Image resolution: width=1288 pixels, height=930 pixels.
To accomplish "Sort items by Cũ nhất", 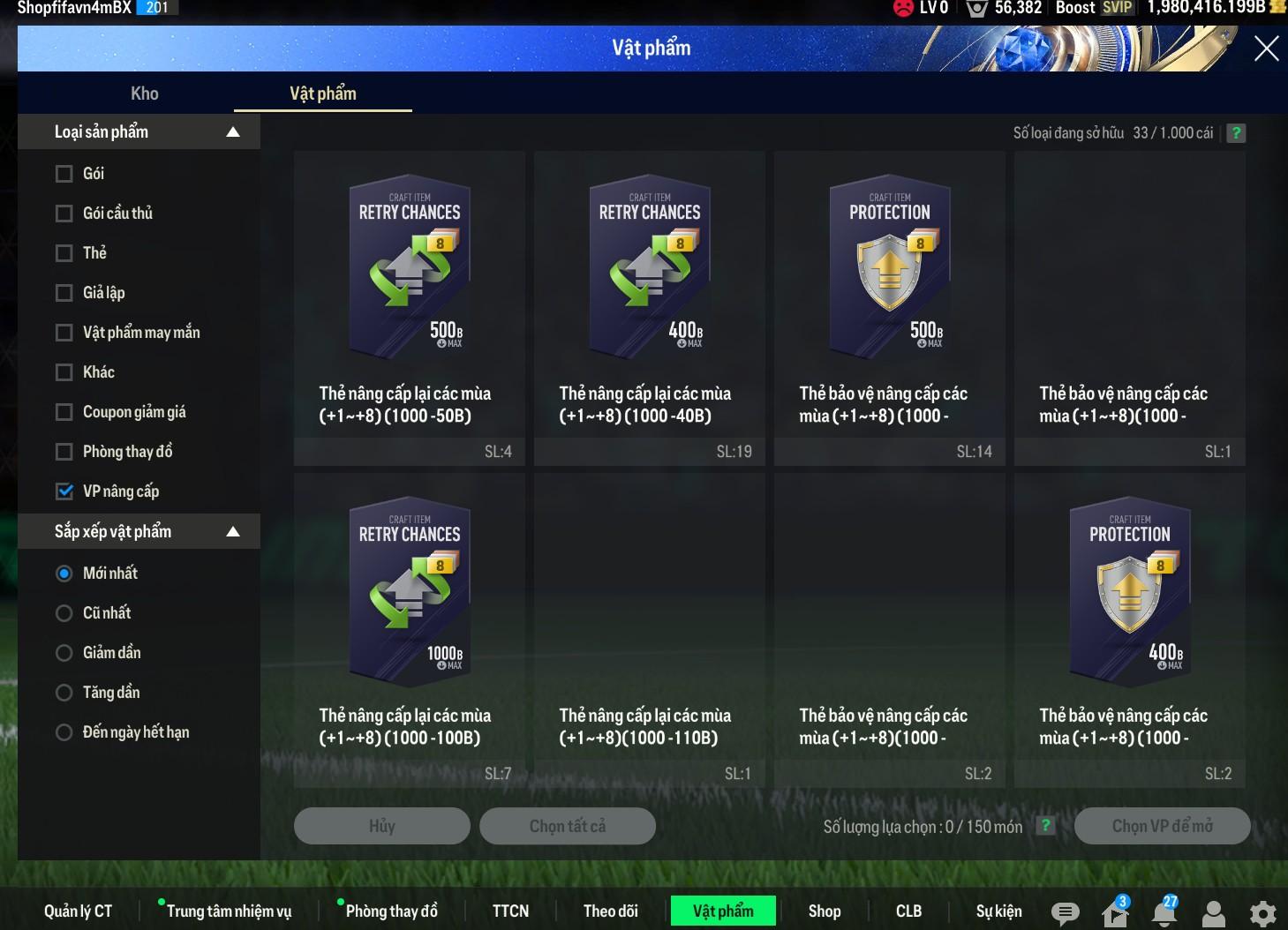I will (x=64, y=613).
